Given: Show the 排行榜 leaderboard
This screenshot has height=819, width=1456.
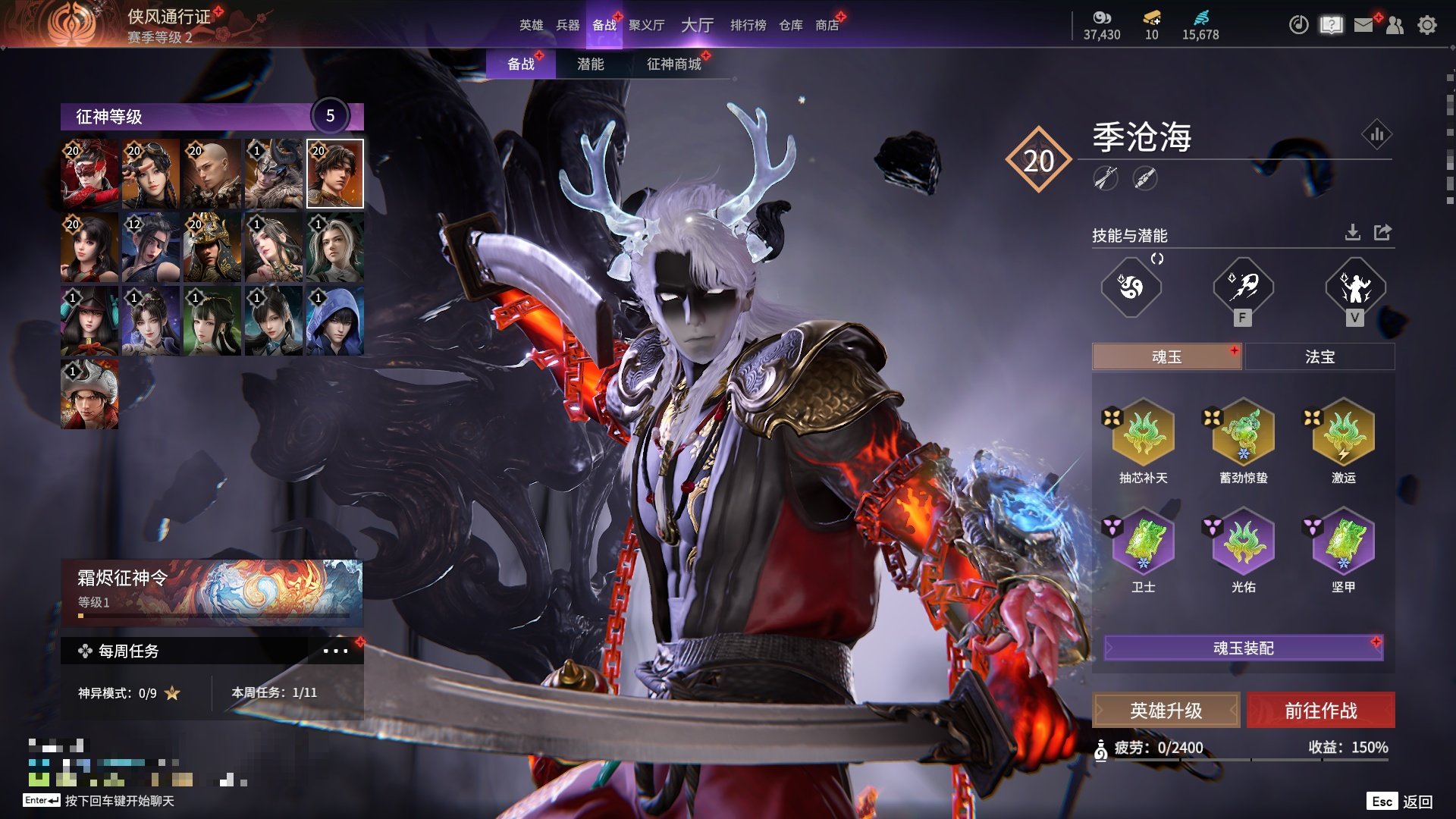Looking at the screenshot, I should (x=748, y=25).
